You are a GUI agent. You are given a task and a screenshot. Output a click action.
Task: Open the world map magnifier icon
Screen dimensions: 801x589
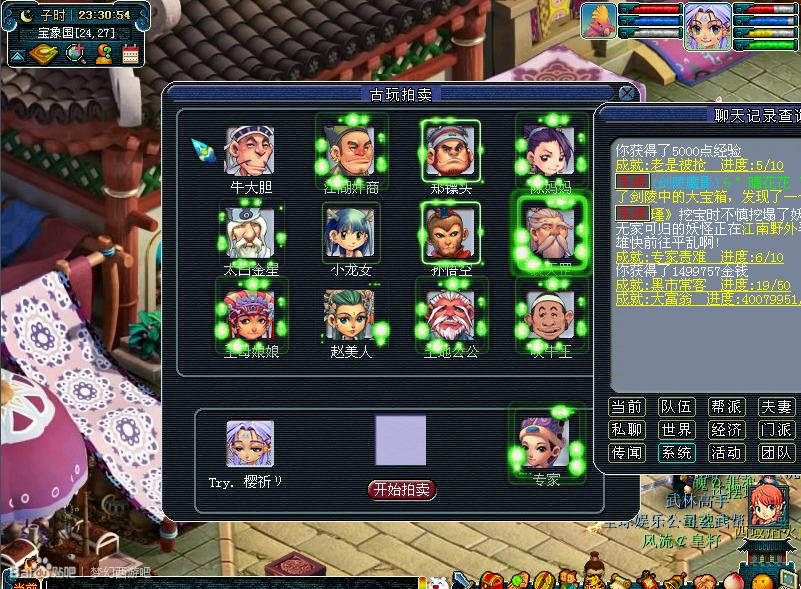click(x=75, y=54)
